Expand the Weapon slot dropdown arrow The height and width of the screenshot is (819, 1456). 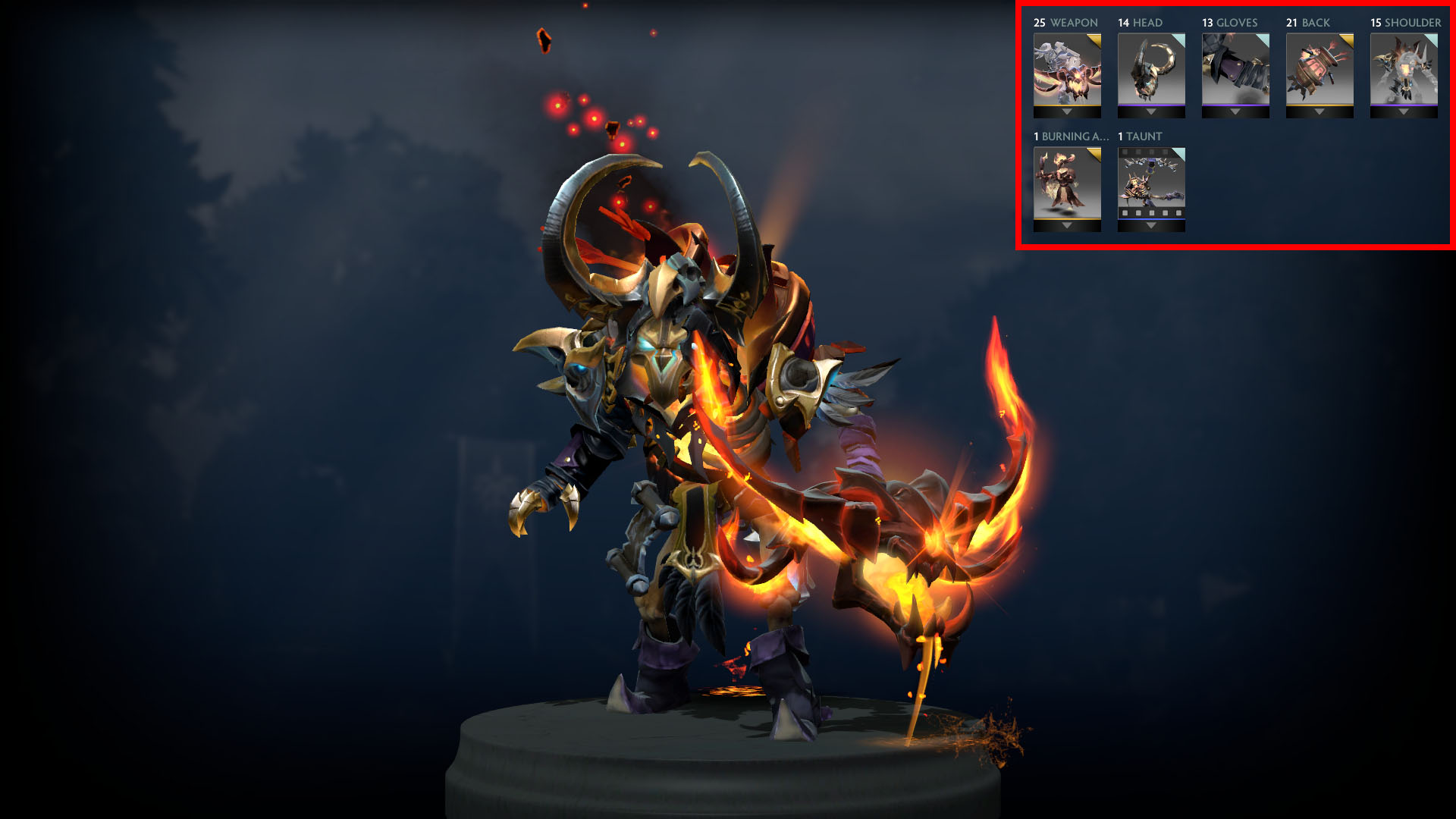point(1068,111)
